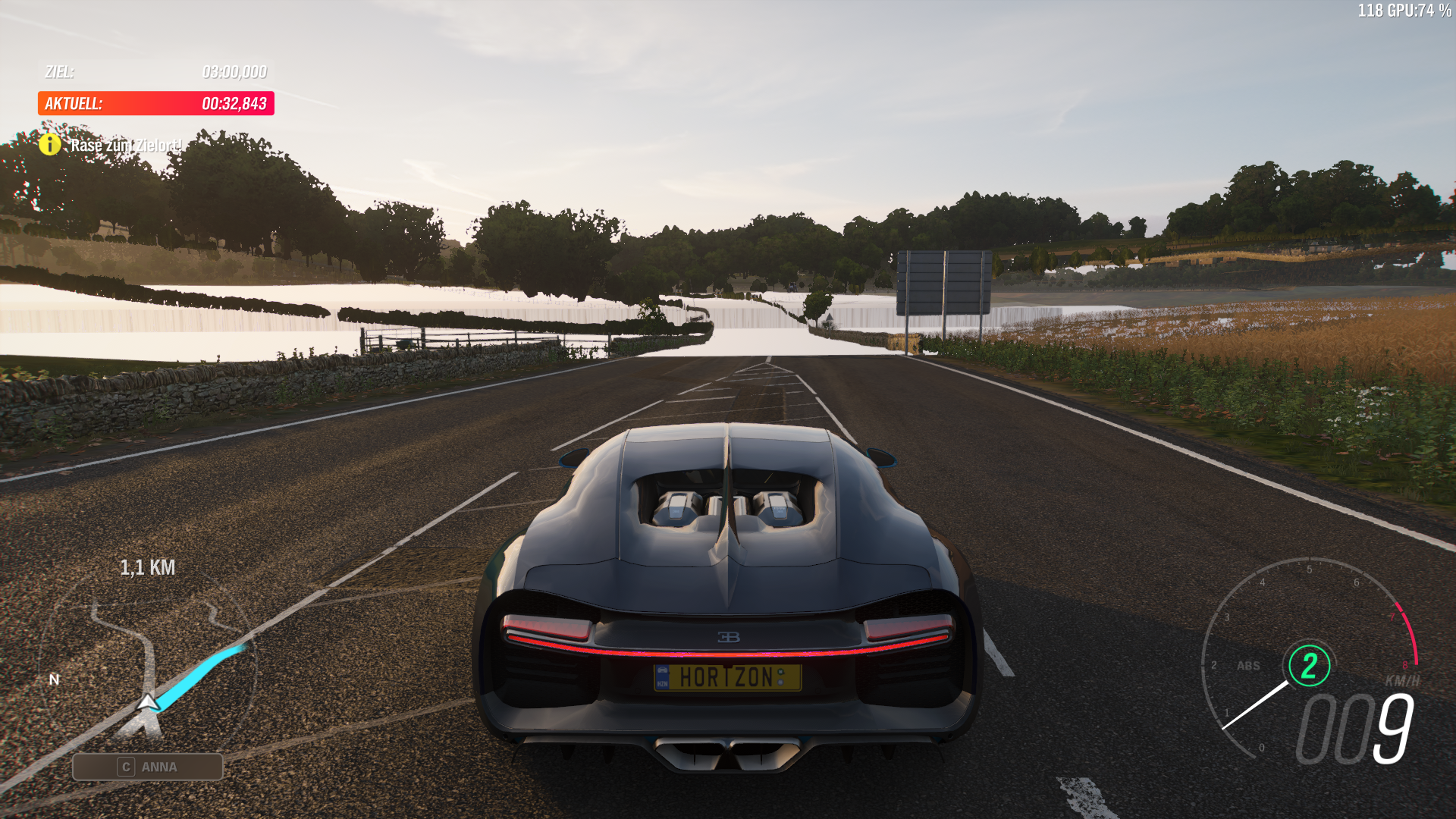
Task: Click the yellow info icon near the objective text
Action: point(51,144)
